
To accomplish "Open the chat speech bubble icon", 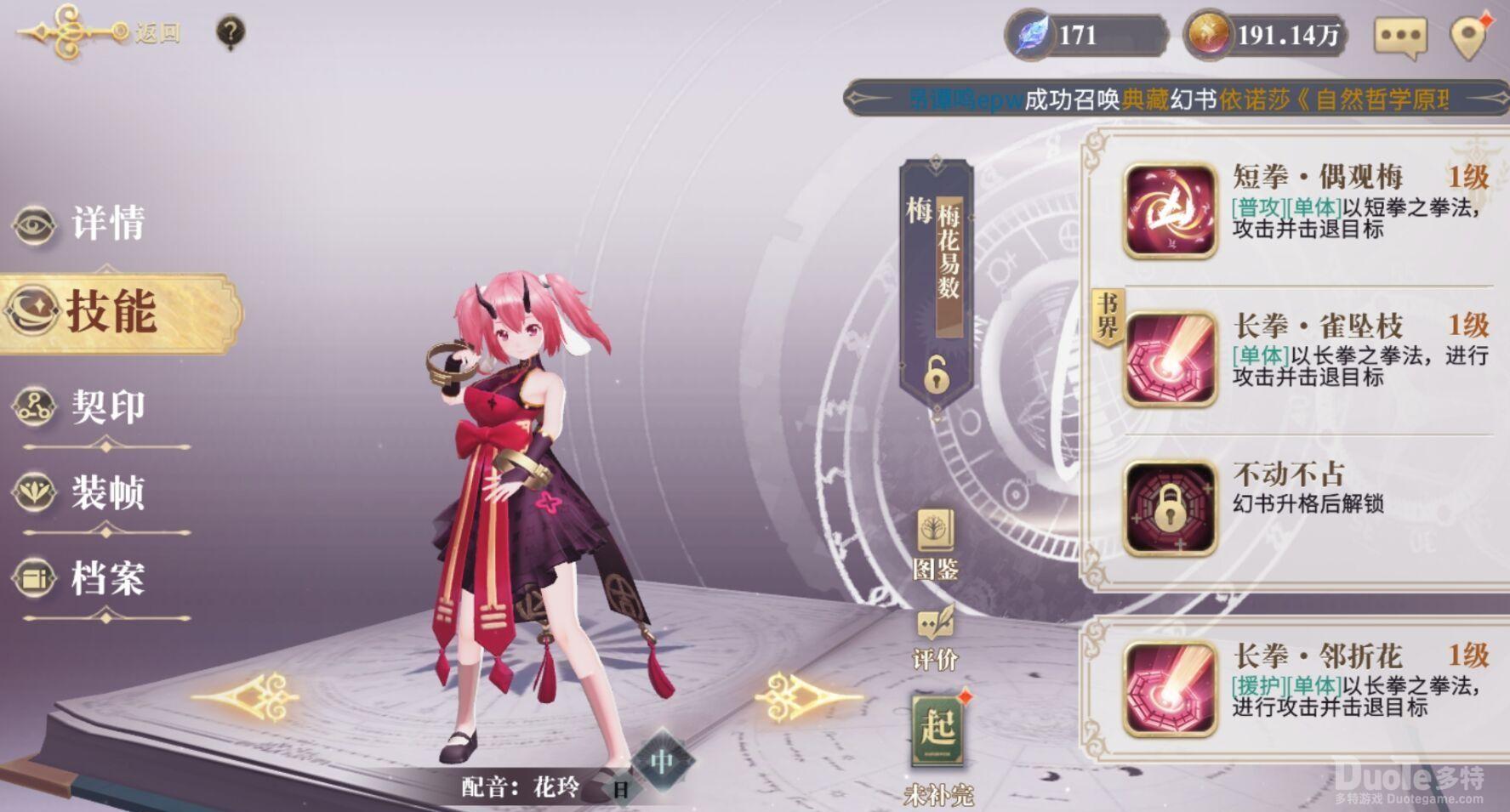I will [x=1399, y=37].
